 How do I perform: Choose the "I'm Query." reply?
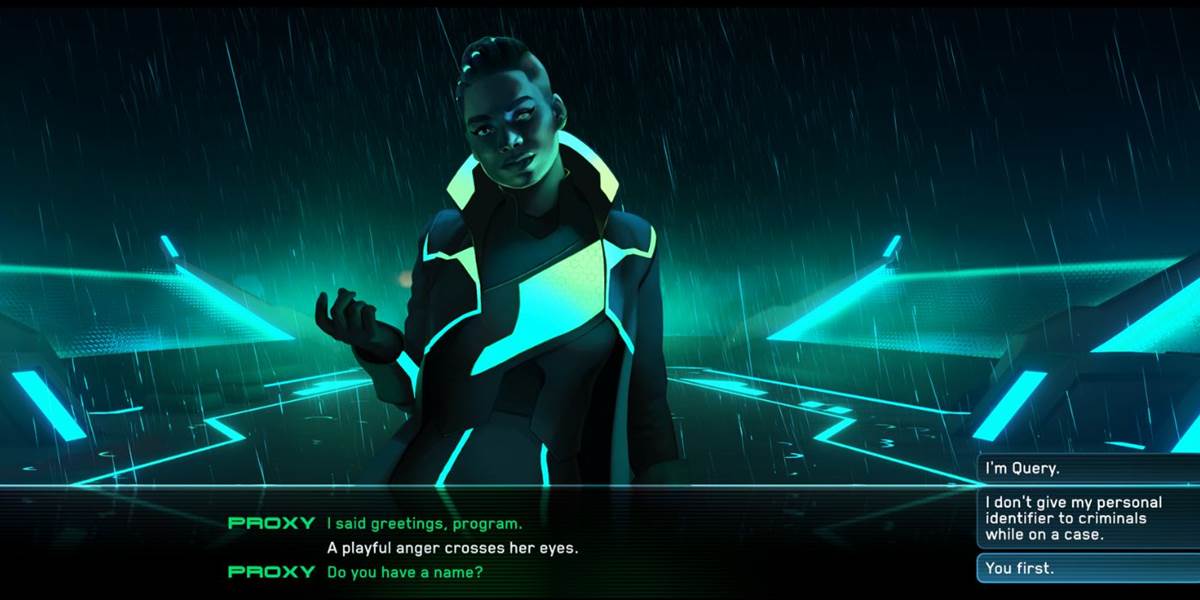click(x=1086, y=468)
